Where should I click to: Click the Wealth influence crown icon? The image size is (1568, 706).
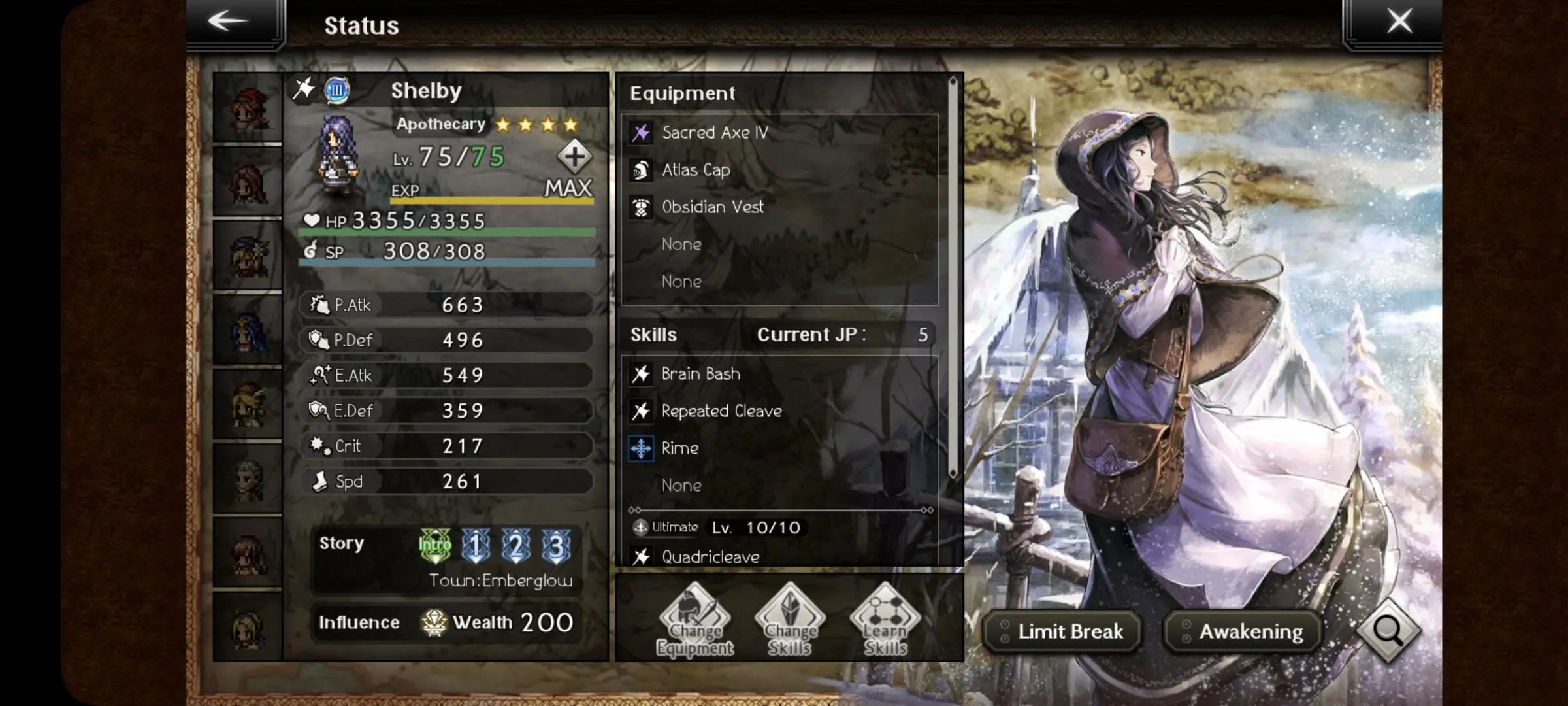pos(434,622)
